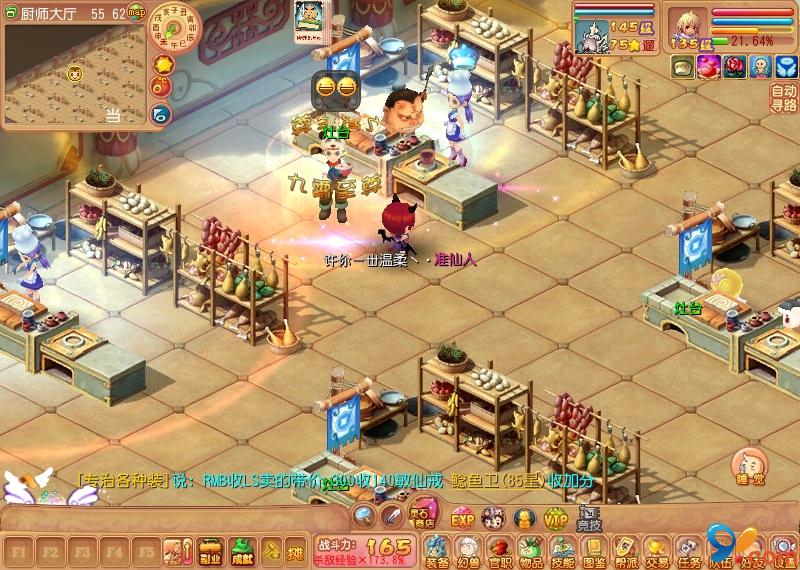Open the 图鉴 codex book
This screenshot has width=800, height=570.
(x=594, y=551)
